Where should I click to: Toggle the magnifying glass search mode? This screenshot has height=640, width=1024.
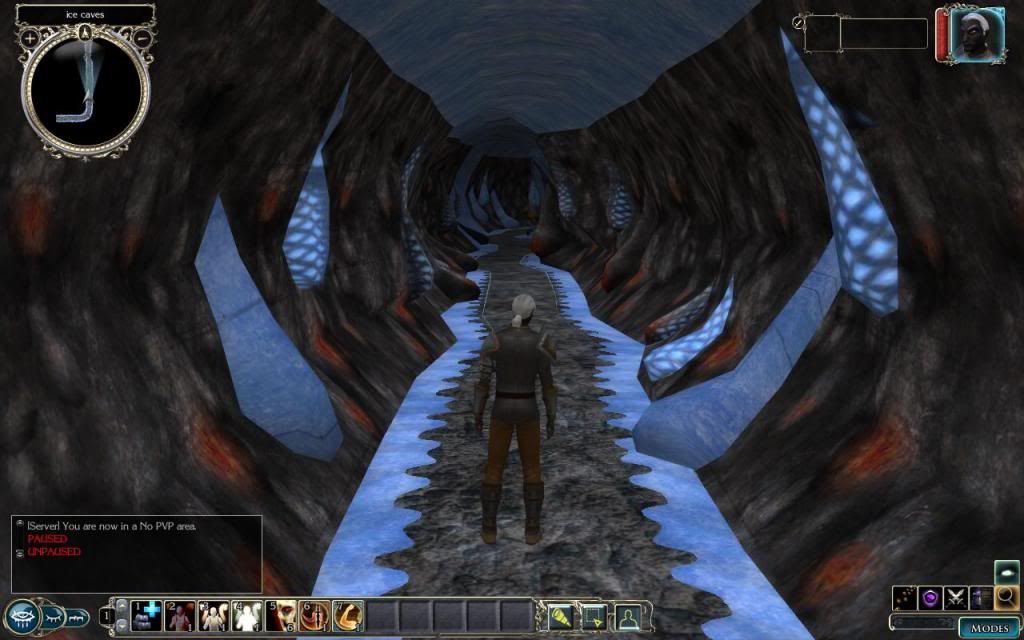pyautogui.click(x=1006, y=598)
